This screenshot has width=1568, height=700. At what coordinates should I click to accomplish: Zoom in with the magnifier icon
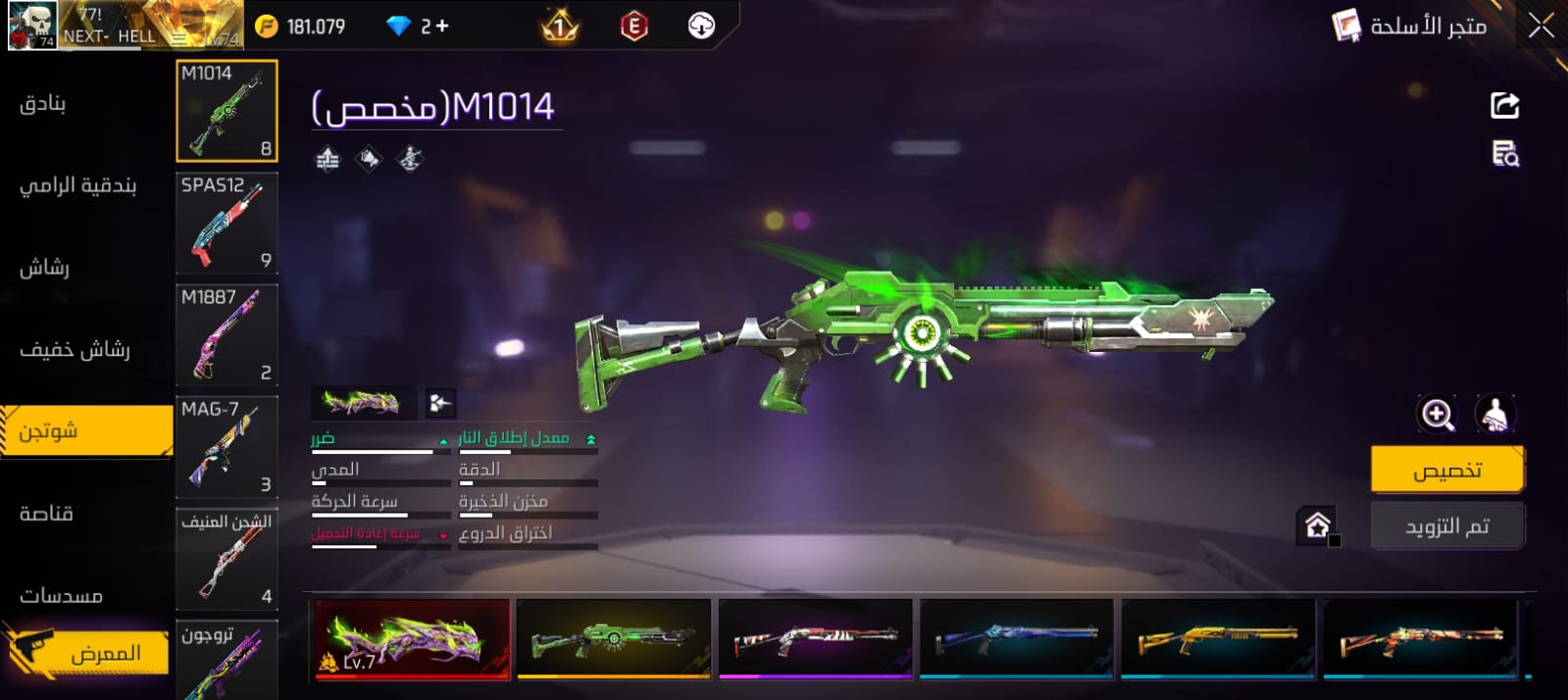pyautogui.click(x=1437, y=414)
